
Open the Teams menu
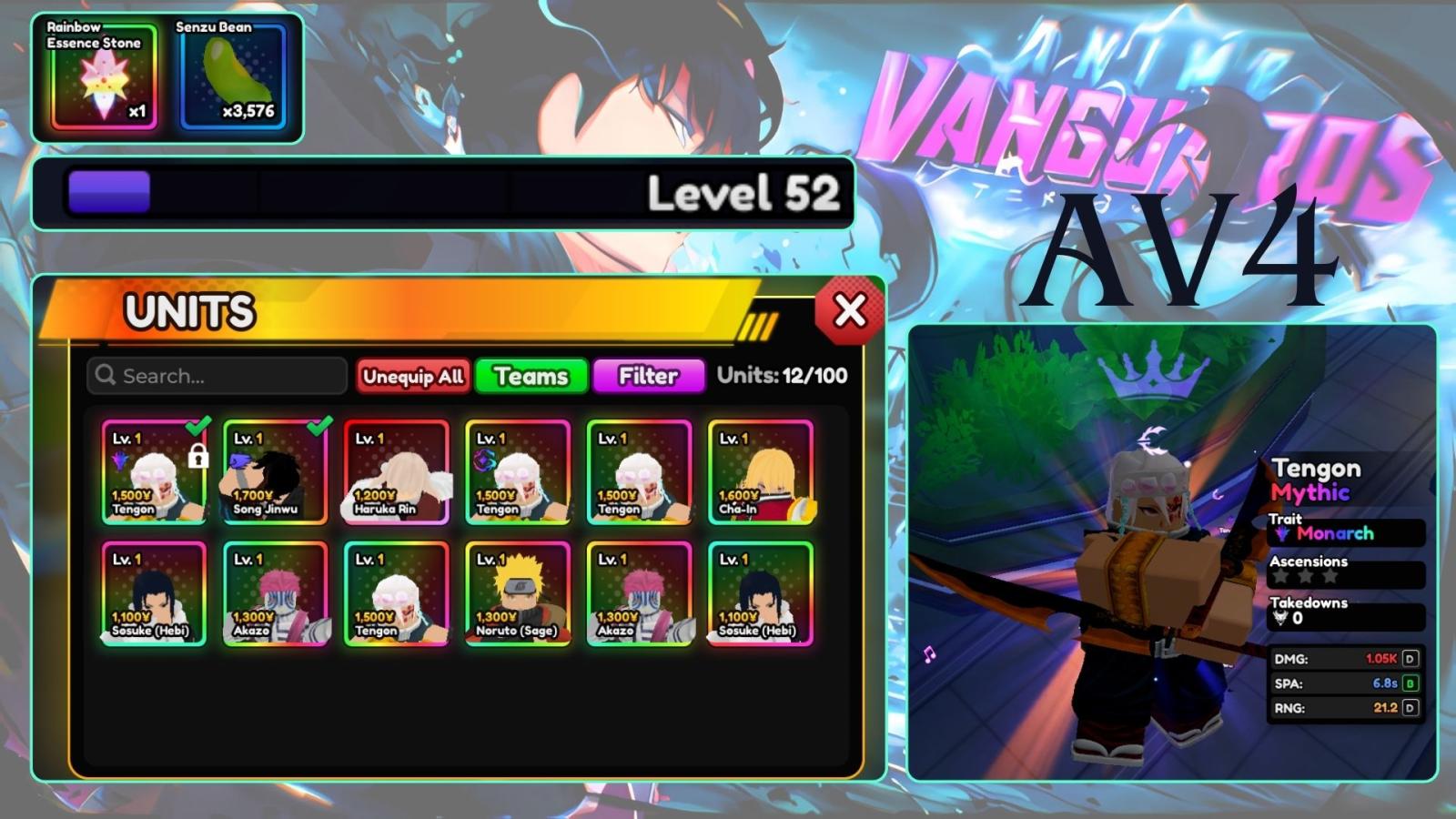point(531,376)
